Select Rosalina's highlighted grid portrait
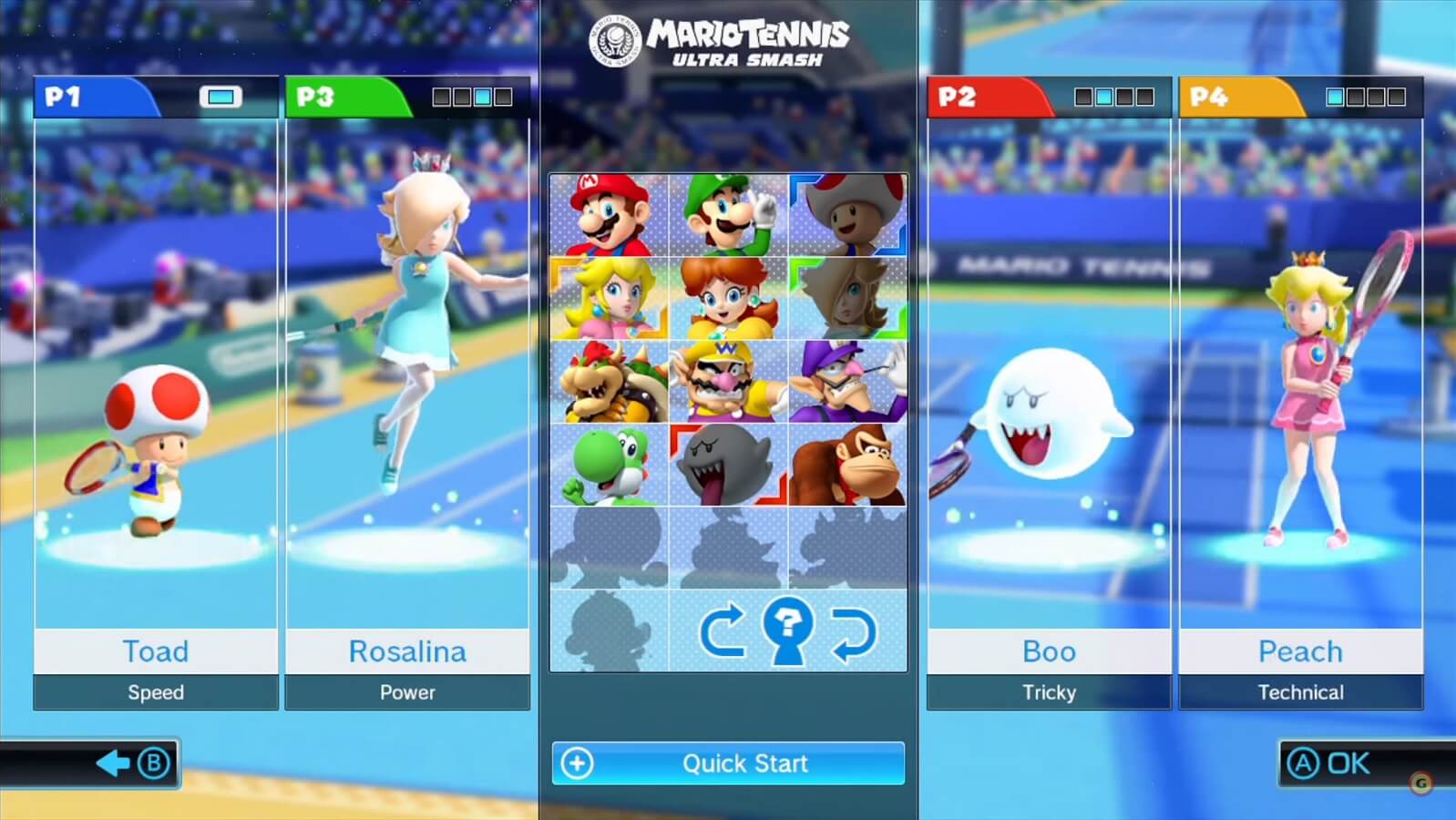 pyautogui.click(x=846, y=296)
